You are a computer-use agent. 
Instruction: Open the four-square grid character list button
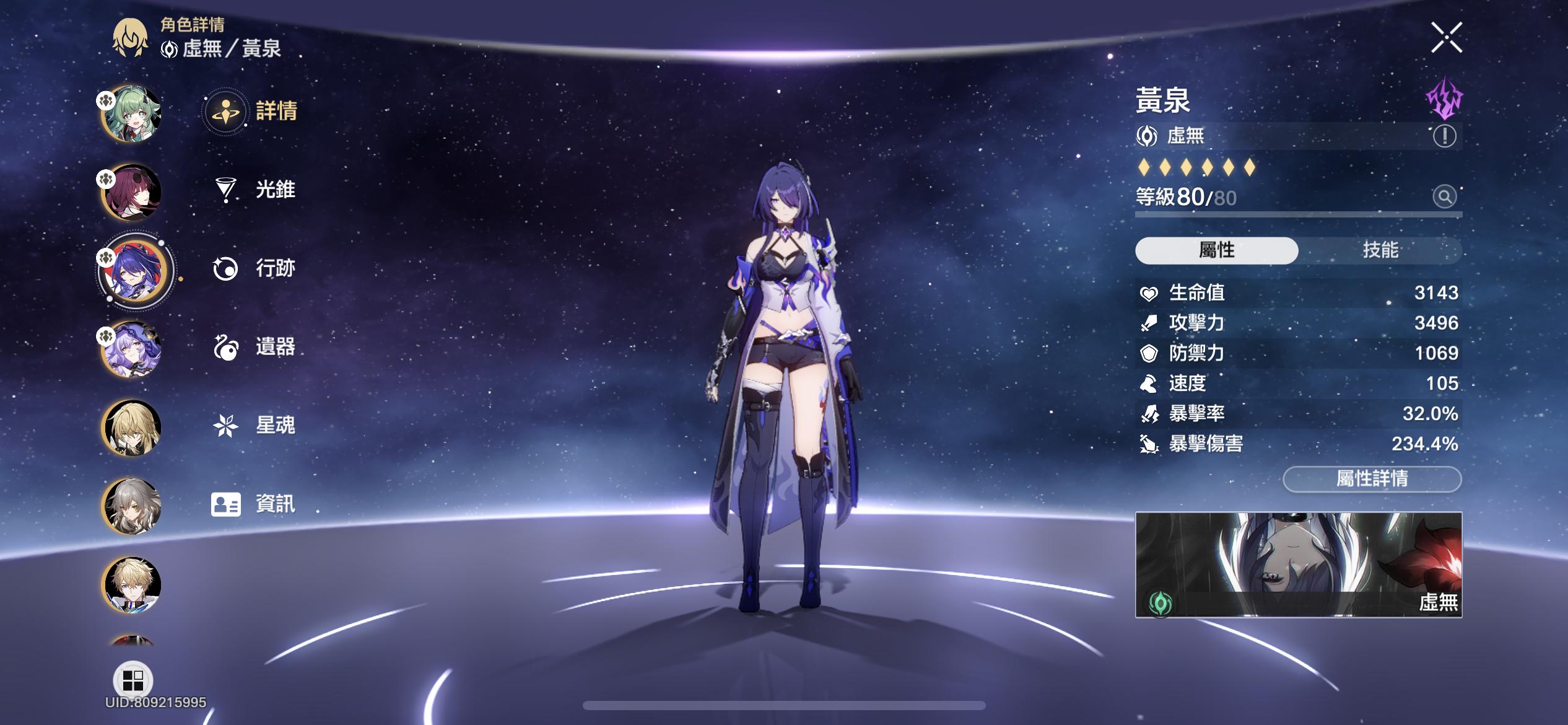133,680
